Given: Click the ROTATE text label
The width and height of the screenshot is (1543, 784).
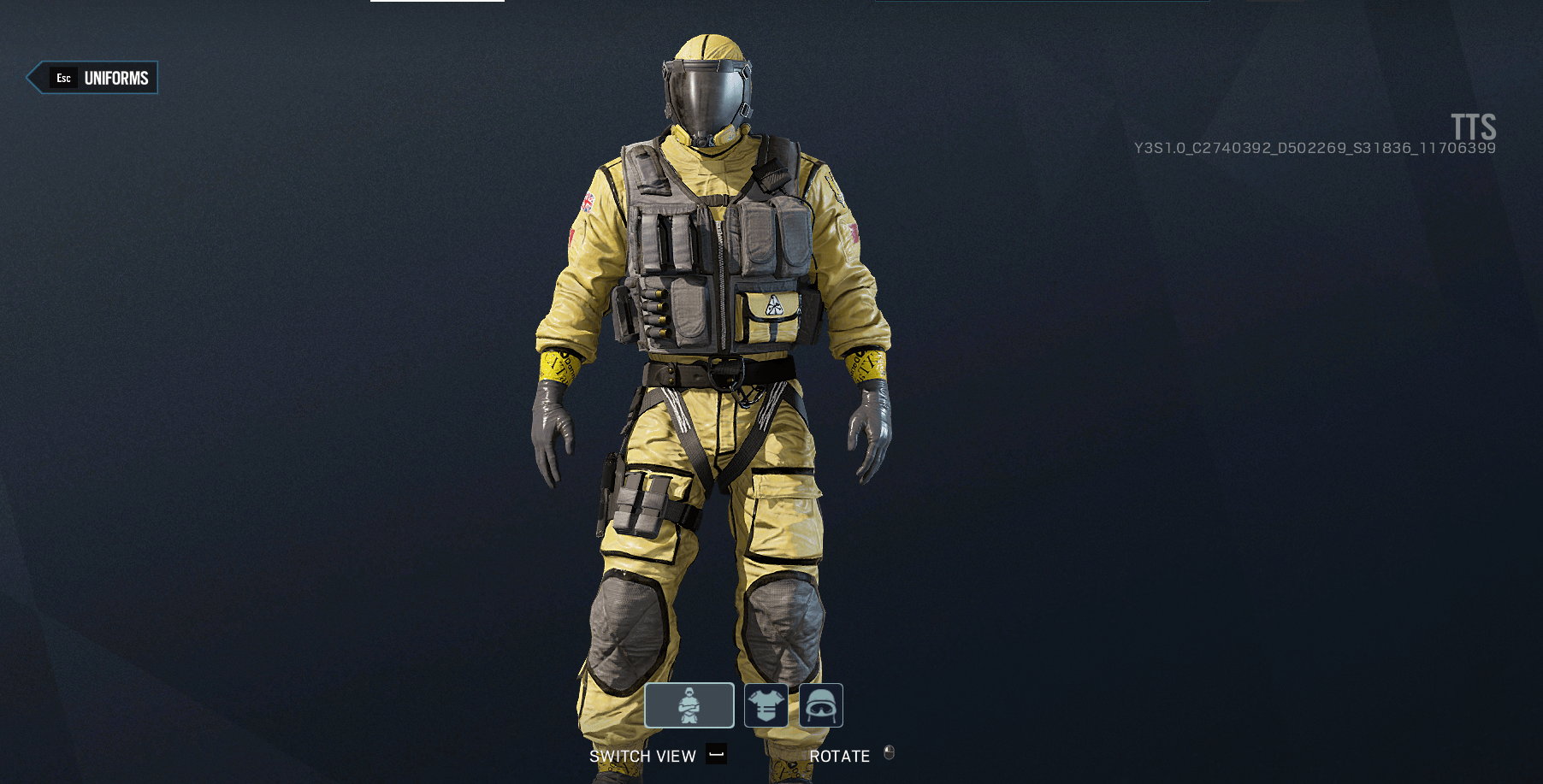Looking at the screenshot, I should [x=842, y=756].
